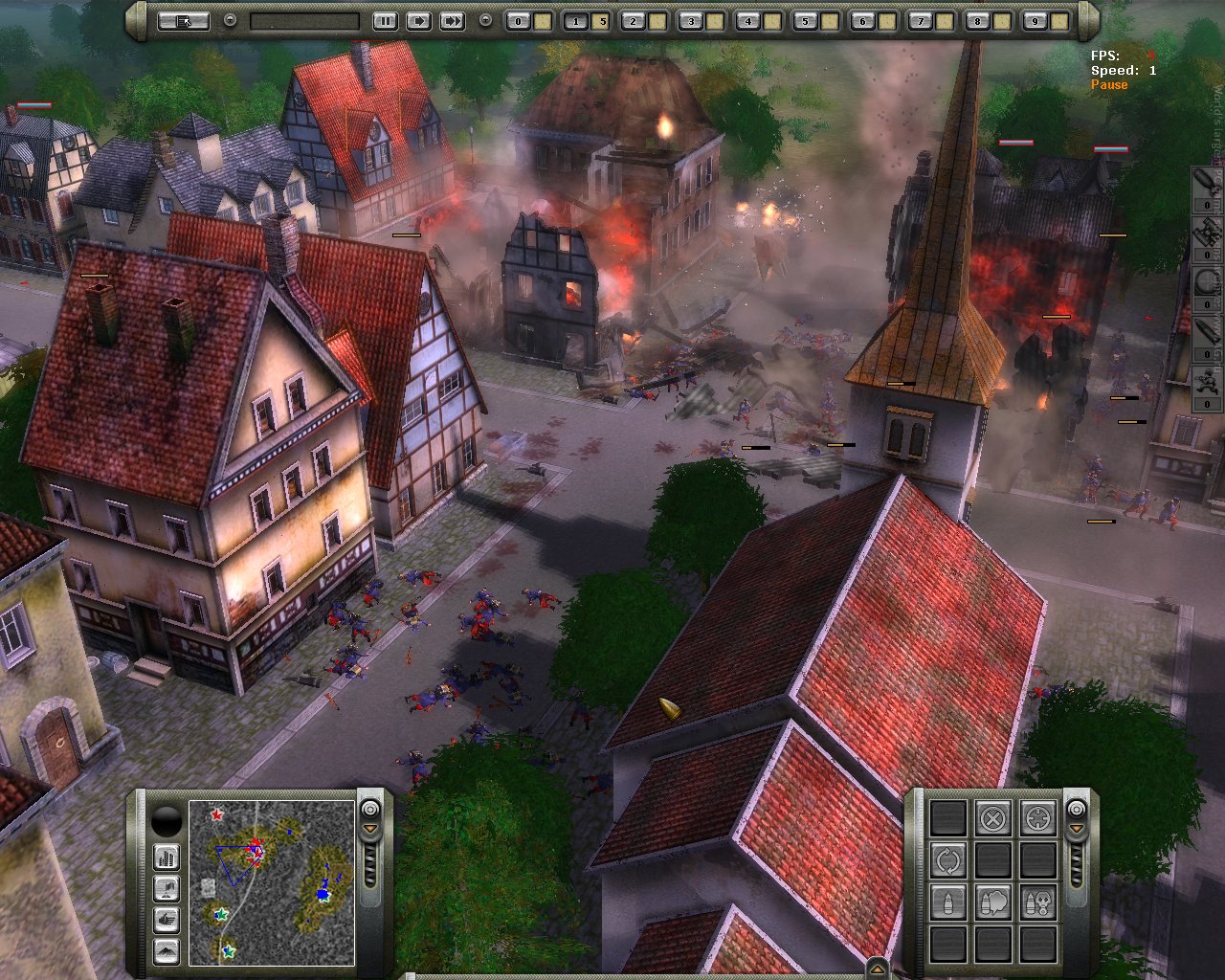Activate the fast-forward speed button
The width and height of the screenshot is (1225, 980).
click(452, 20)
